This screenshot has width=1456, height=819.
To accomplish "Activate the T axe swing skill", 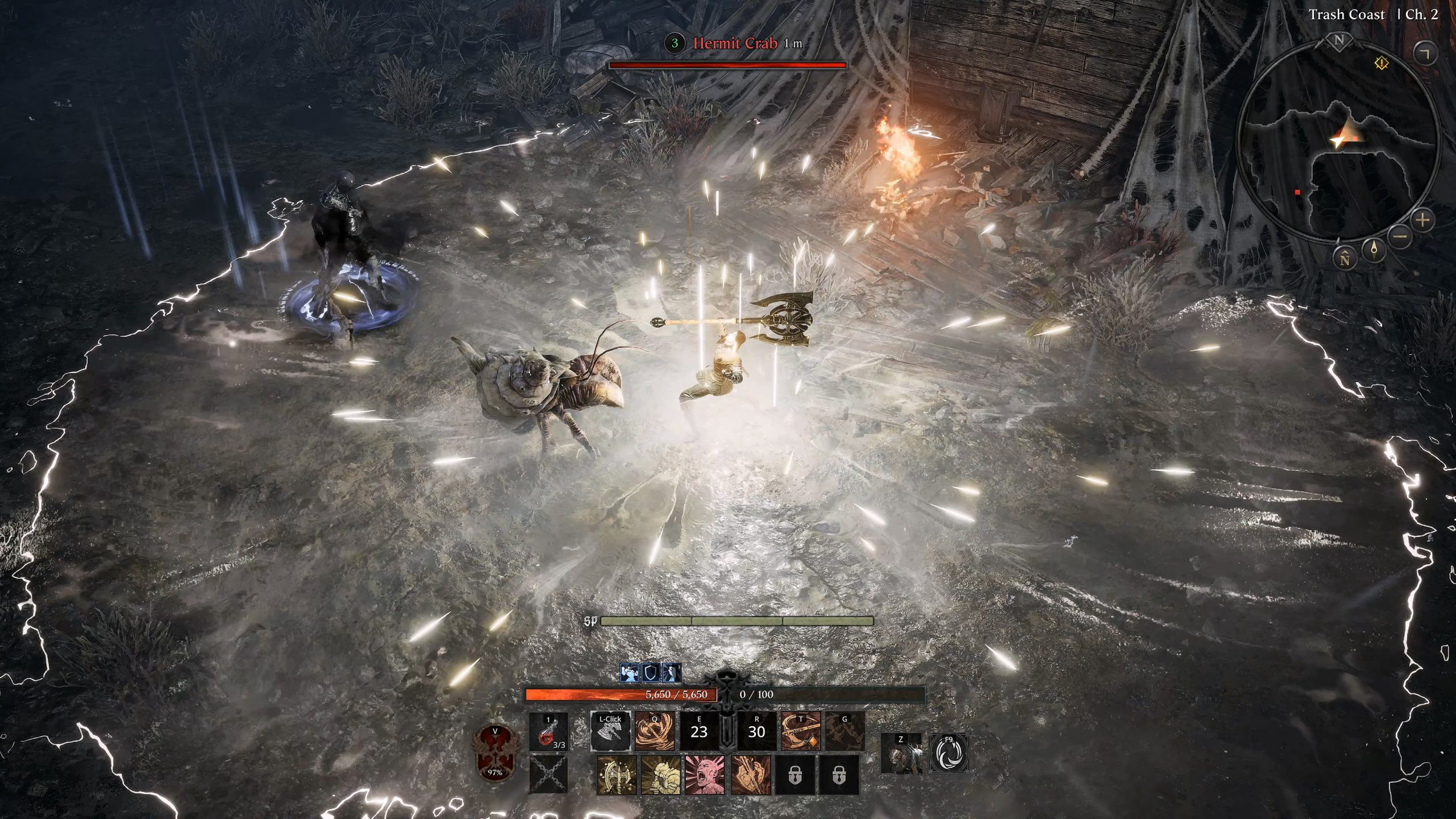I will [x=800, y=730].
